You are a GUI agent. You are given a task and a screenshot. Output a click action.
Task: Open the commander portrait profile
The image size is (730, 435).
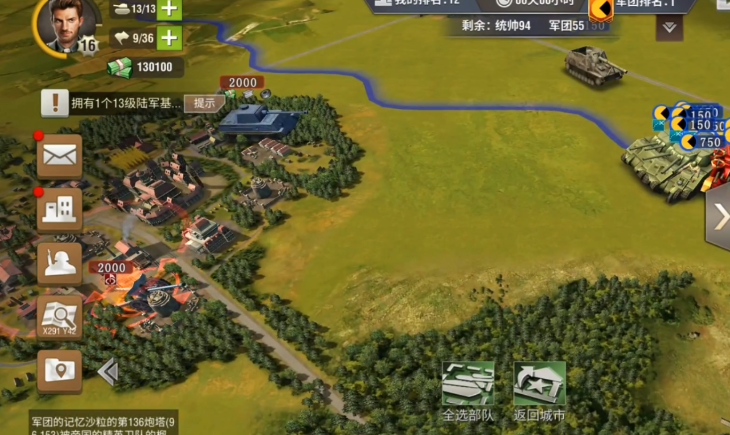click(x=68, y=24)
